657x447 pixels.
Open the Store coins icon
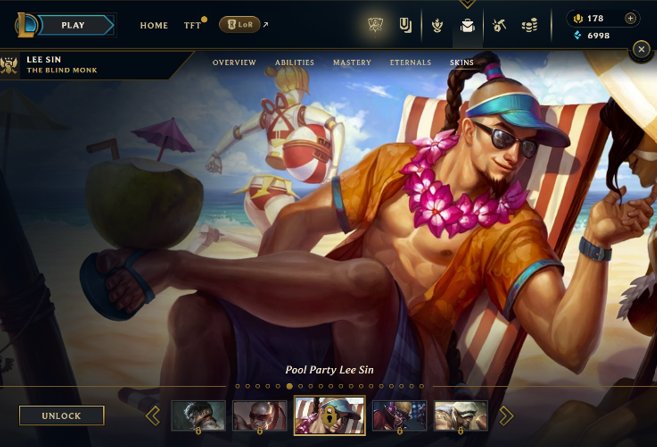[x=530, y=25]
